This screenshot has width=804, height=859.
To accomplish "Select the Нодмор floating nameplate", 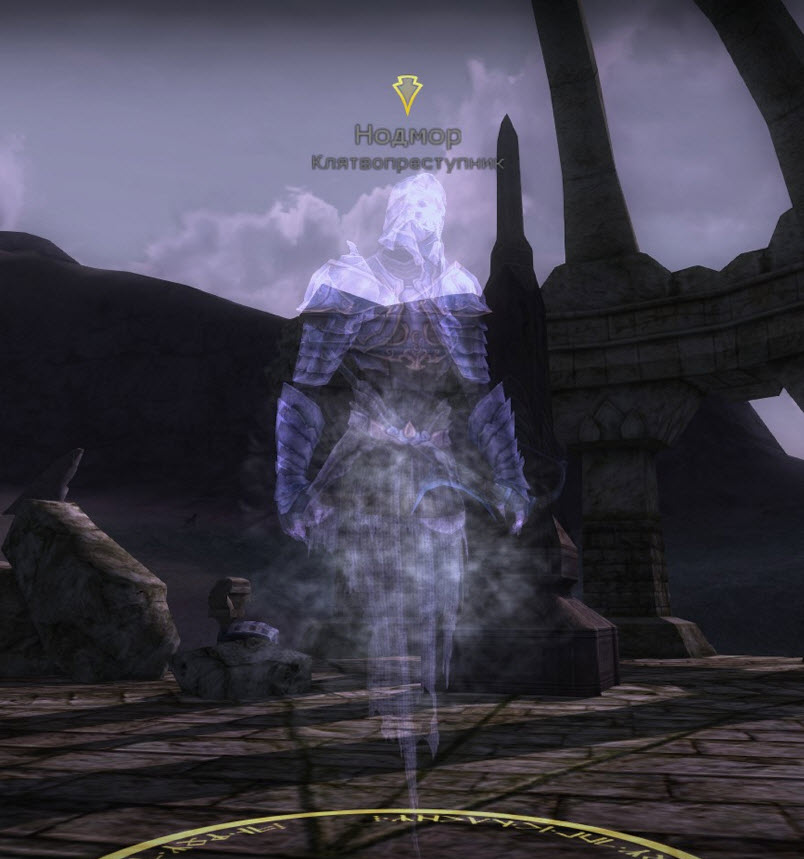I will click(407, 136).
